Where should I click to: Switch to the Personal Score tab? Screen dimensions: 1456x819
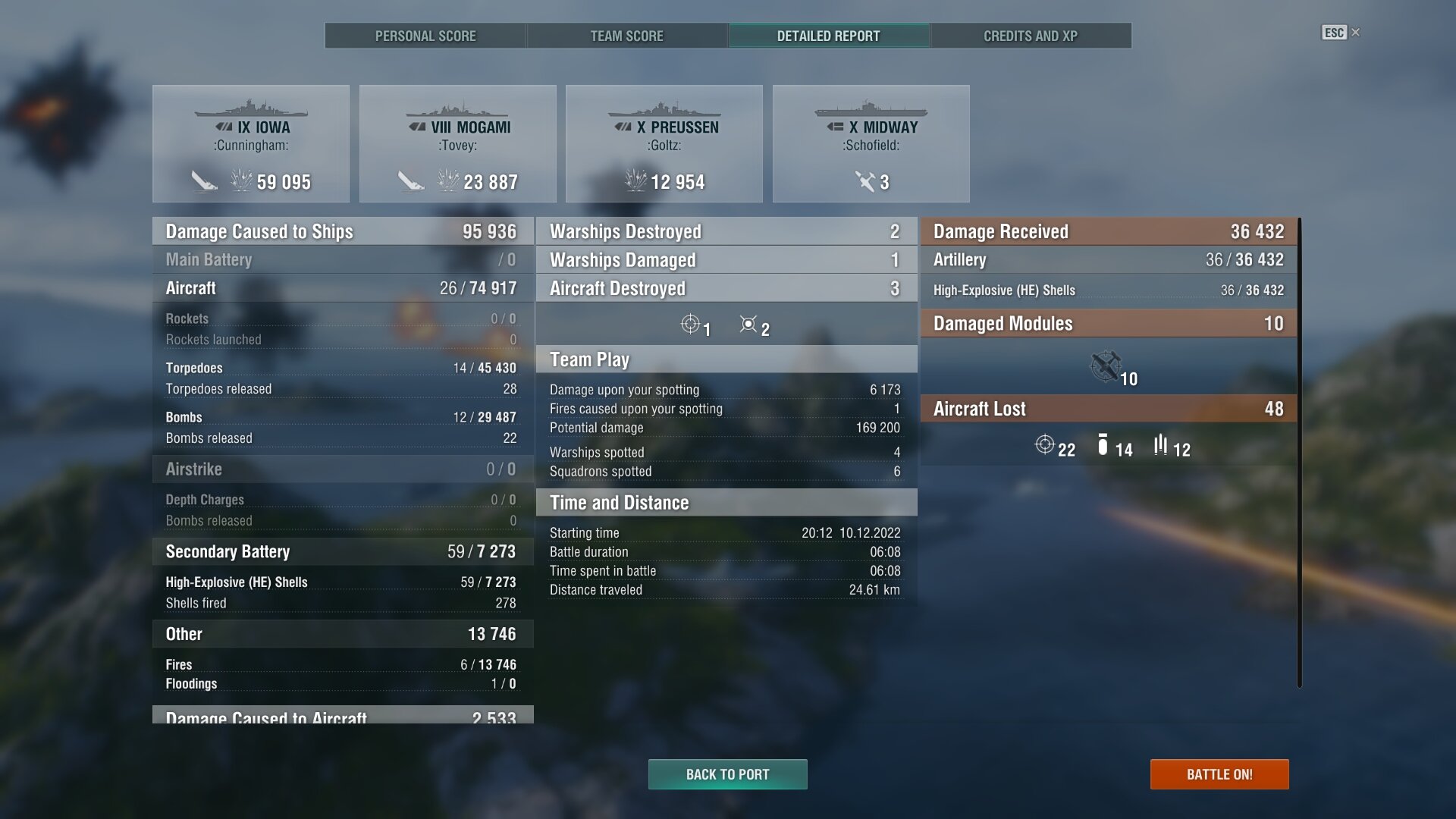point(425,36)
